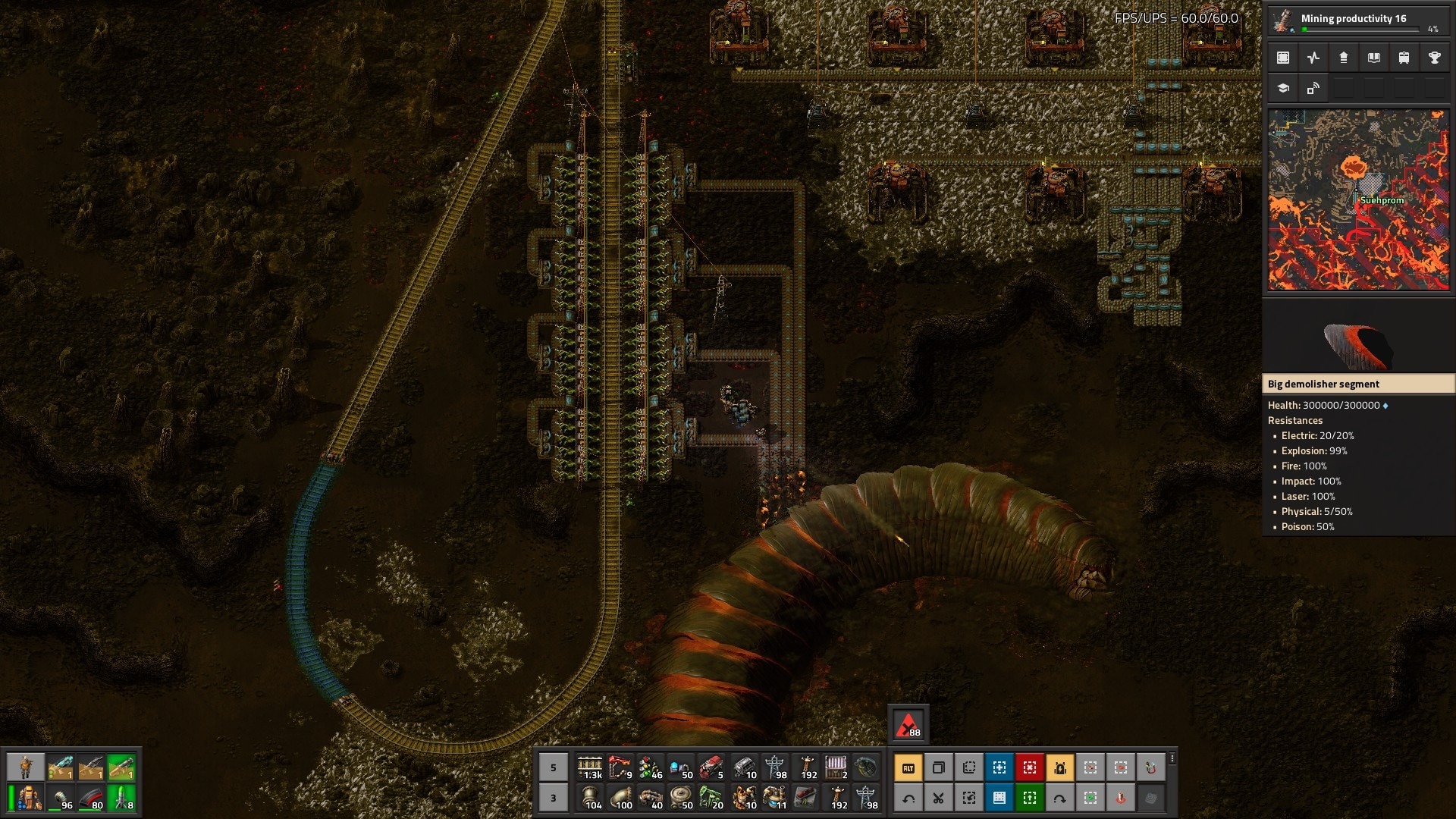Click the cut scissors shortcut
1456x819 pixels.
point(939,798)
